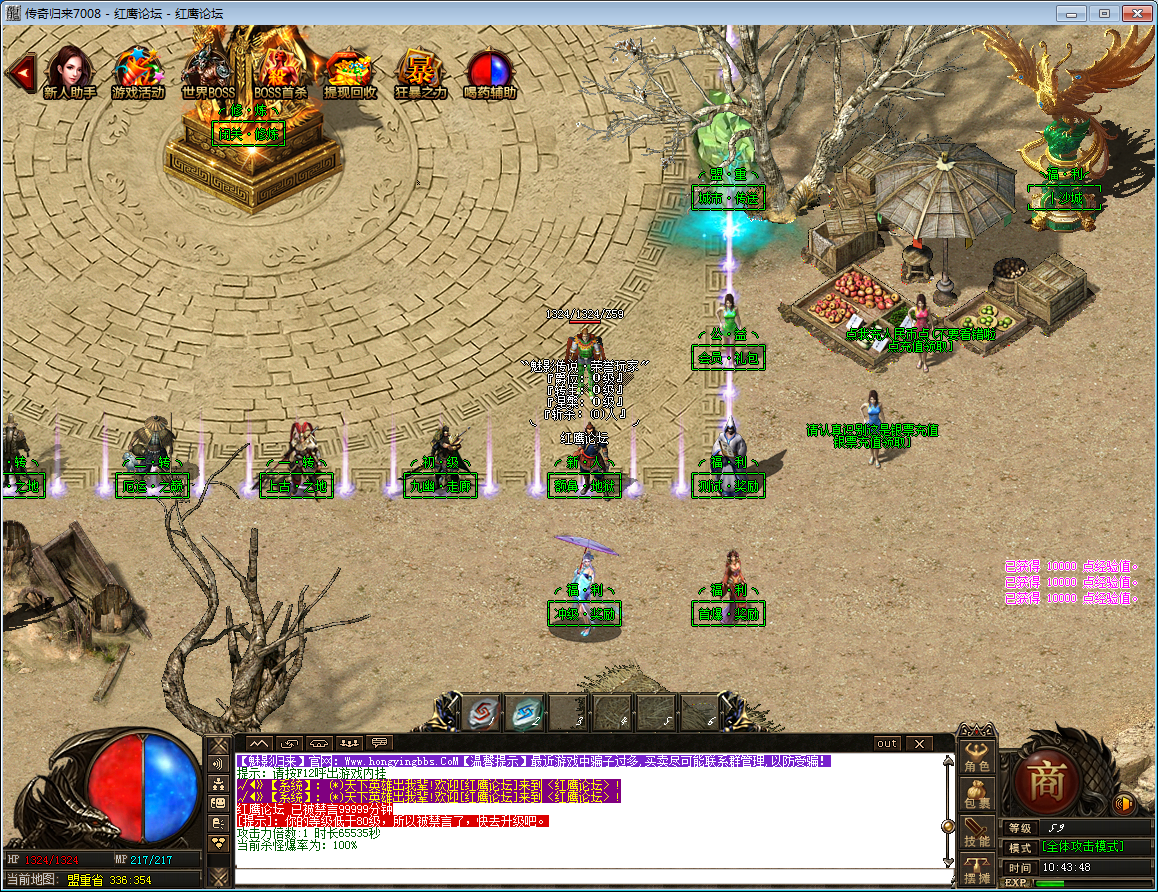This screenshot has height=892, width=1158.
Task: Toggle the orange sound speaker icon
Action: (x=1124, y=803)
